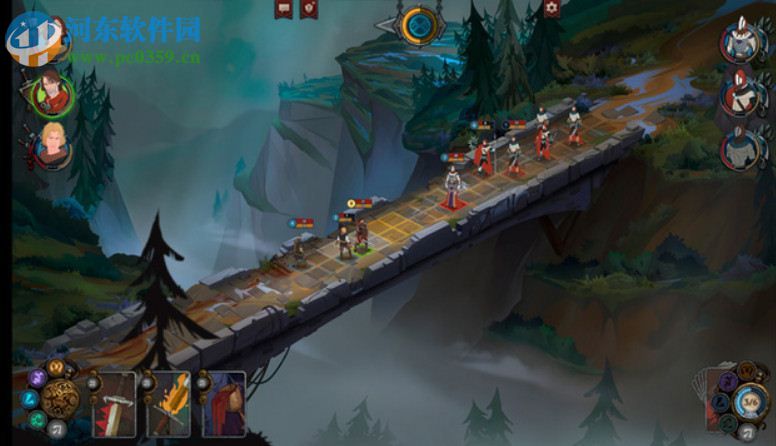Image resolution: width=776 pixels, height=446 pixels.
Task: Select the jagged sword attack card
Action: 114,404
